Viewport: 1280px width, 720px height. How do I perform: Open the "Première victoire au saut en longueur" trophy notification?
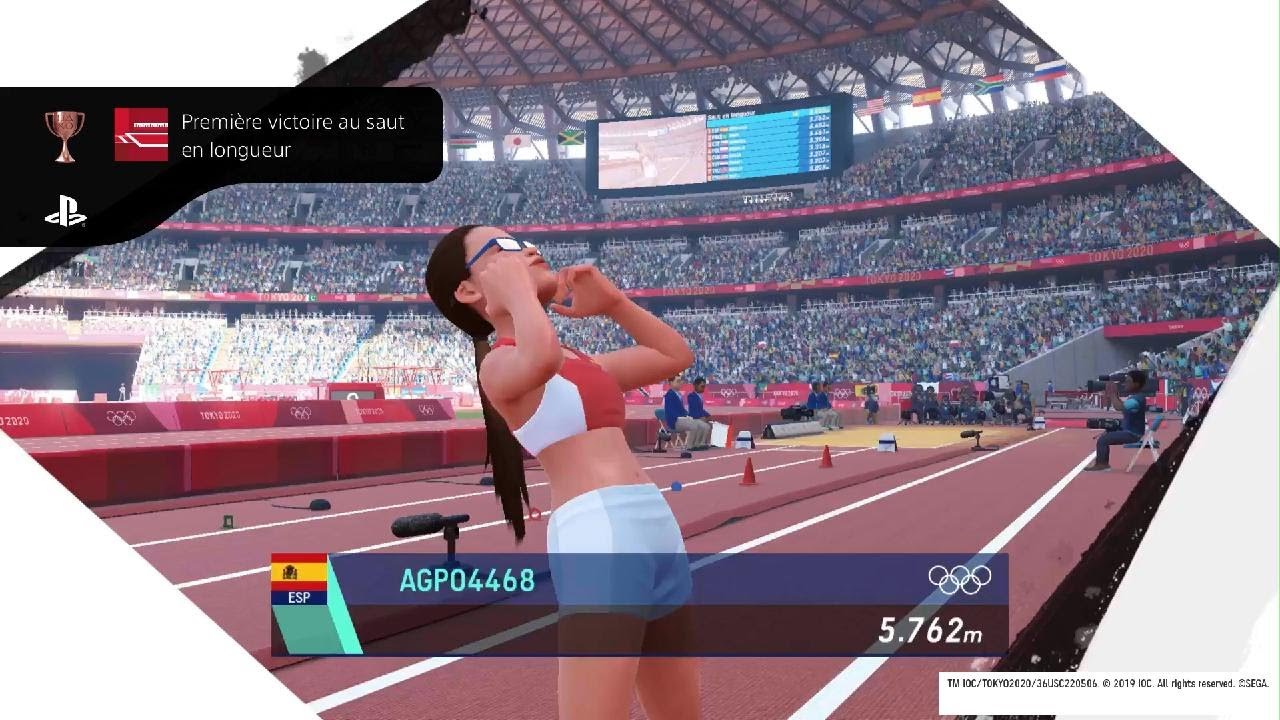tap(292, 136)
